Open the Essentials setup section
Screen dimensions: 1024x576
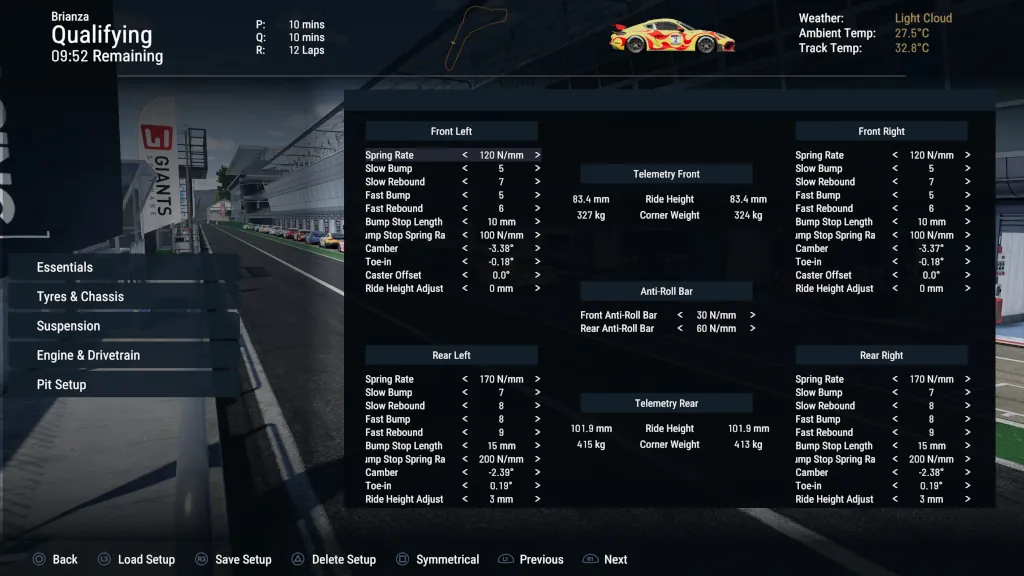pos(65,267)
